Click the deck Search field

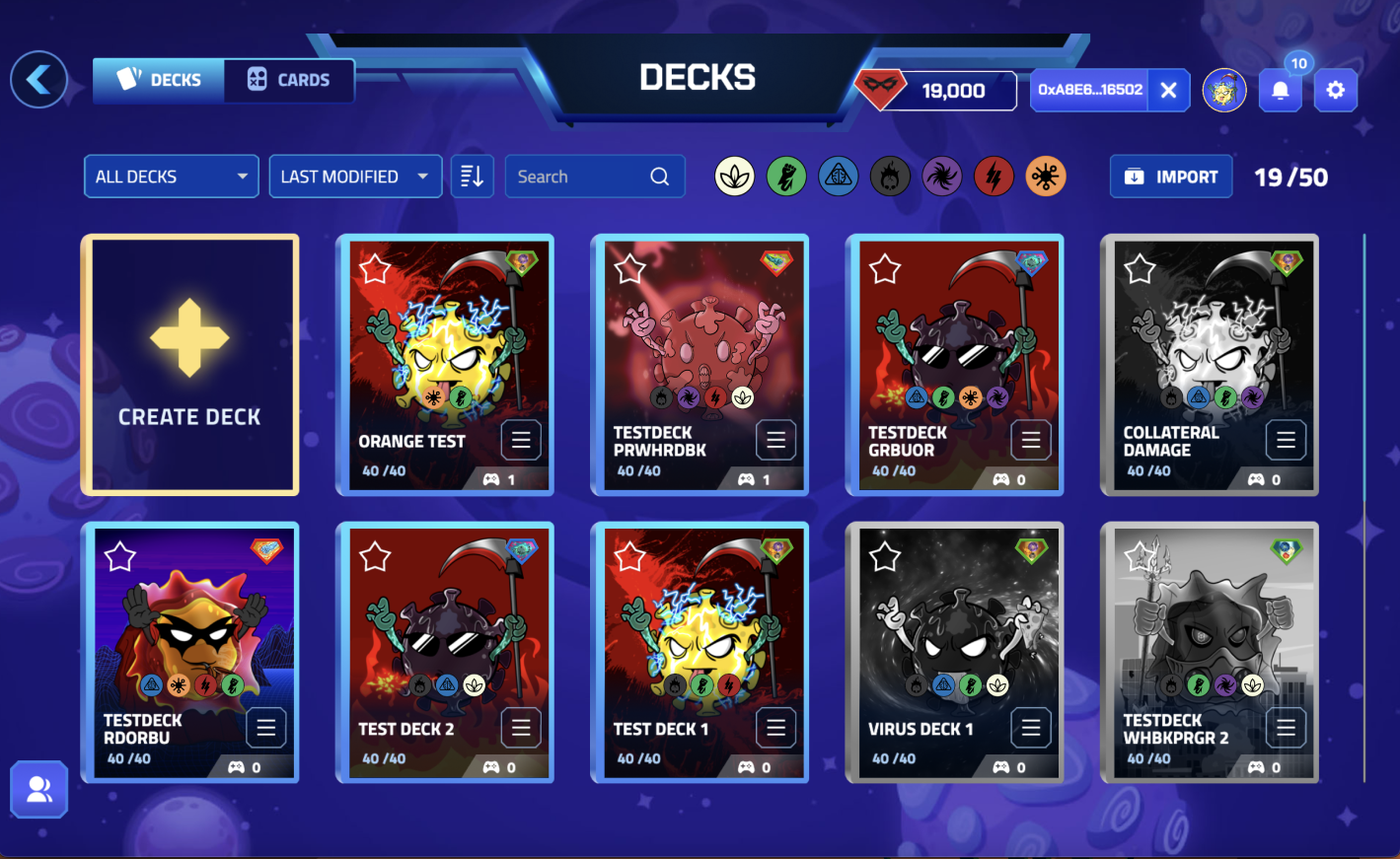[x=582, y=177]
